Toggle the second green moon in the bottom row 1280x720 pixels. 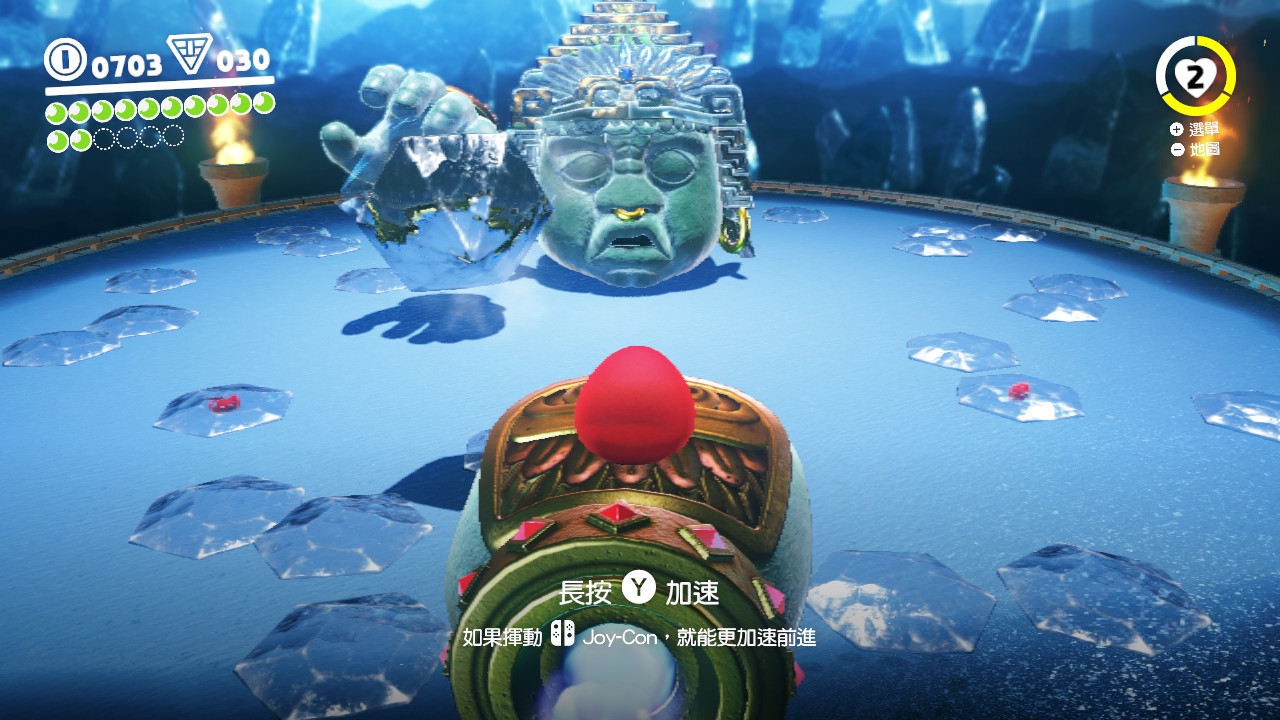tap(80, 137)
